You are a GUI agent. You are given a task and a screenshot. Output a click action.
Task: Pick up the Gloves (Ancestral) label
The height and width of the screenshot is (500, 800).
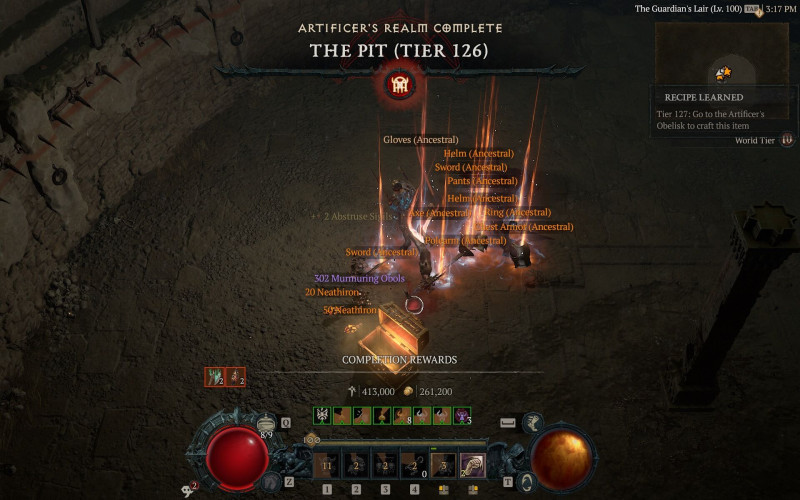pos(420,140)
